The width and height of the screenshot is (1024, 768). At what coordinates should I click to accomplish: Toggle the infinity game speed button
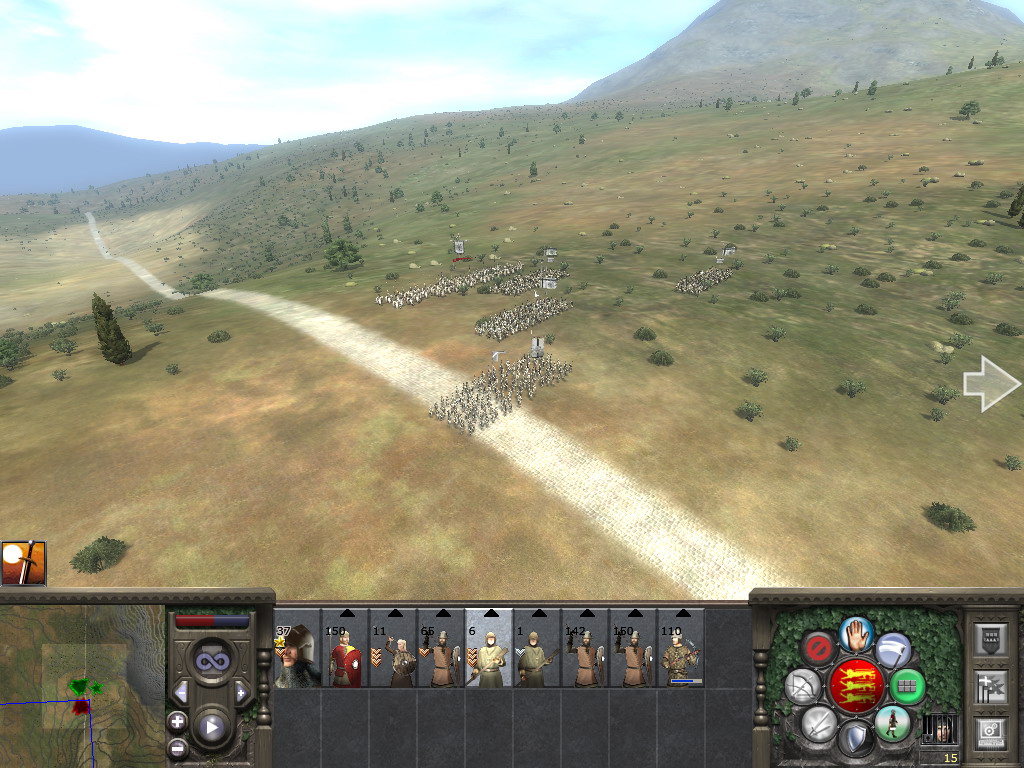211,661
